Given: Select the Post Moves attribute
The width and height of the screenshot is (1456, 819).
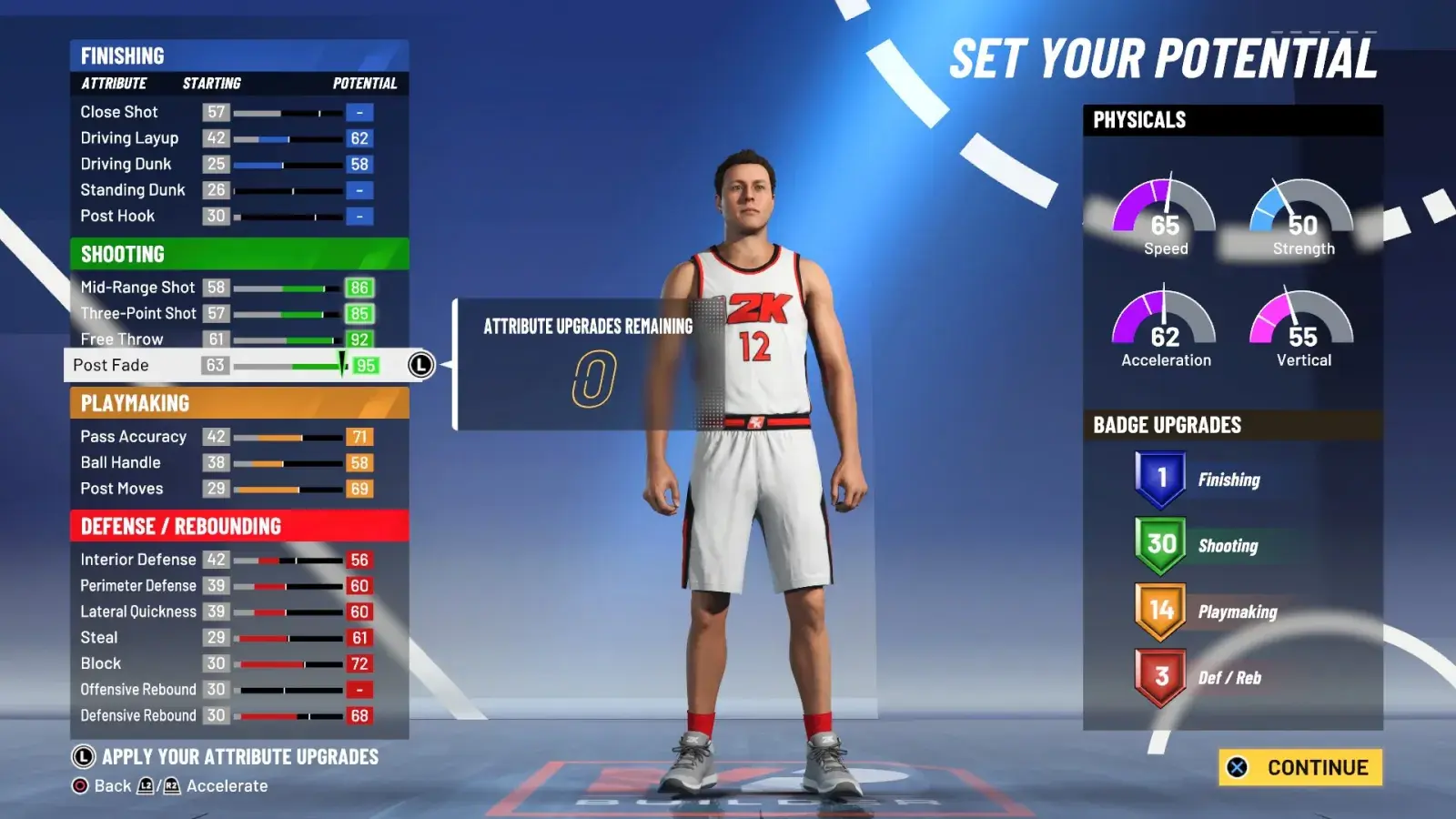Looking at the screenshot, I should (122, 489).
